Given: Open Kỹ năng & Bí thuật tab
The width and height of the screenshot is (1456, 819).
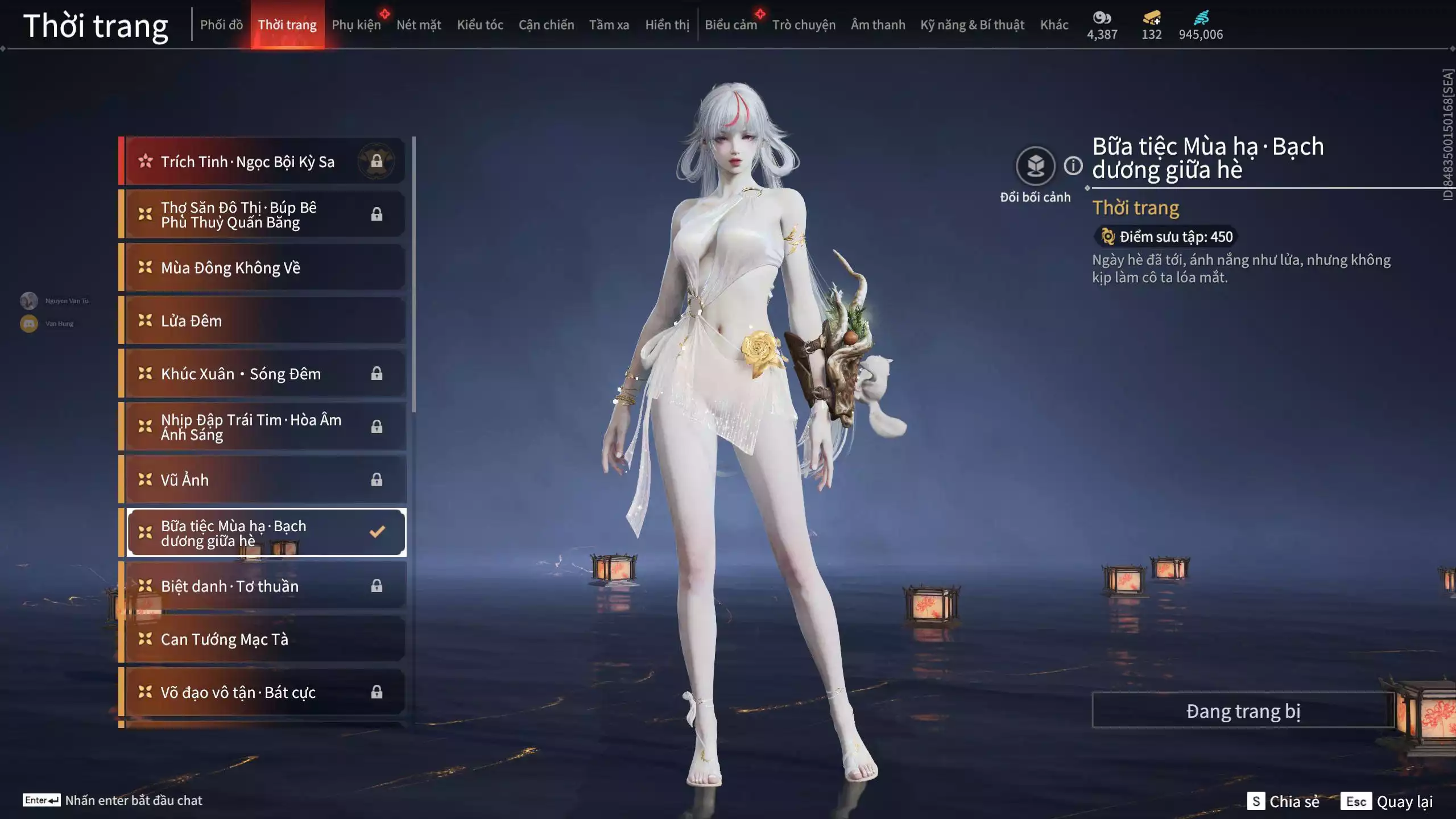Looking at the screenshot, I should [x=972, y=25].
